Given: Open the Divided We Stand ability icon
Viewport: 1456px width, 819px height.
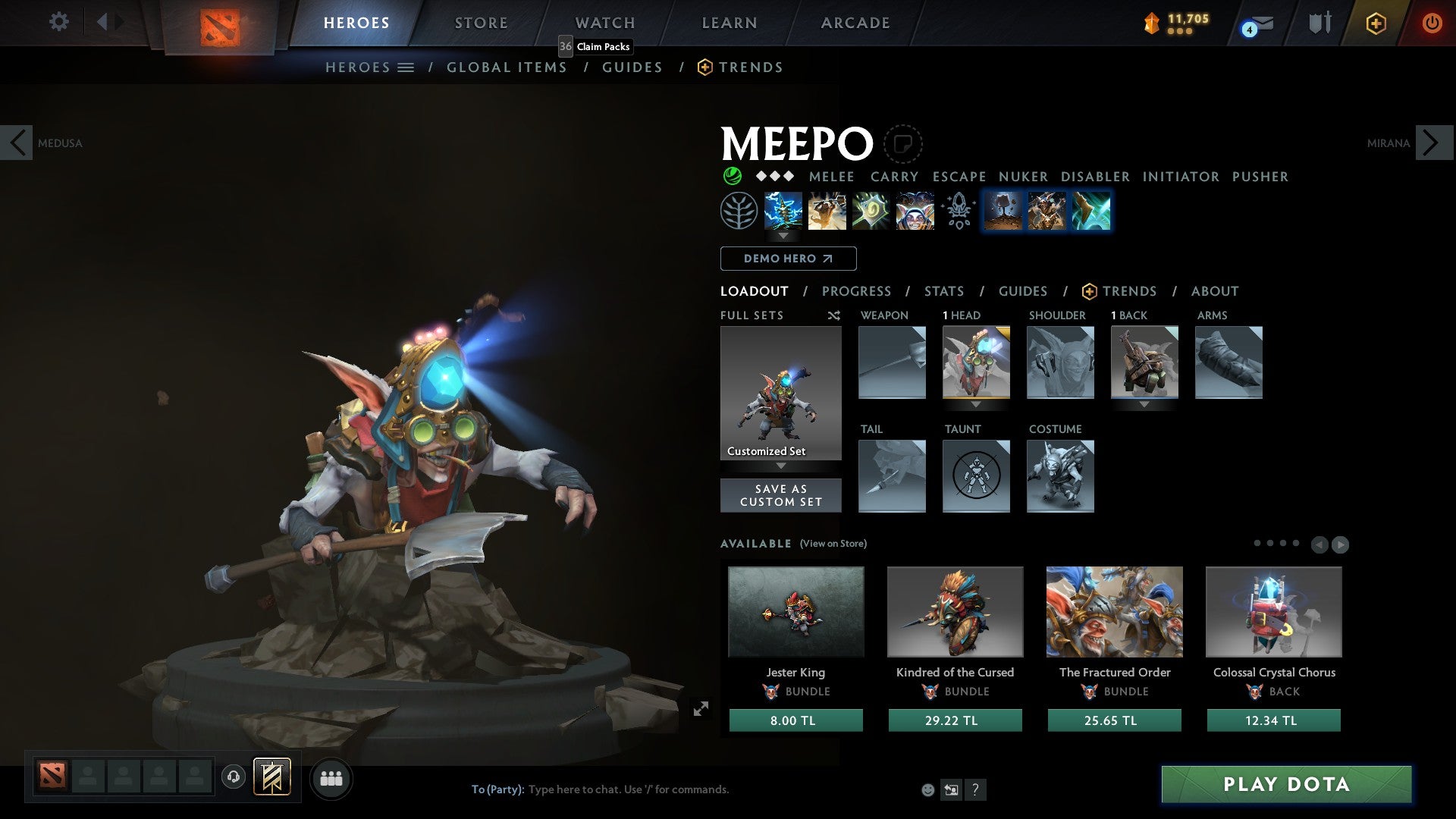Looking at the screenshot, I should [x=914, y=211].
